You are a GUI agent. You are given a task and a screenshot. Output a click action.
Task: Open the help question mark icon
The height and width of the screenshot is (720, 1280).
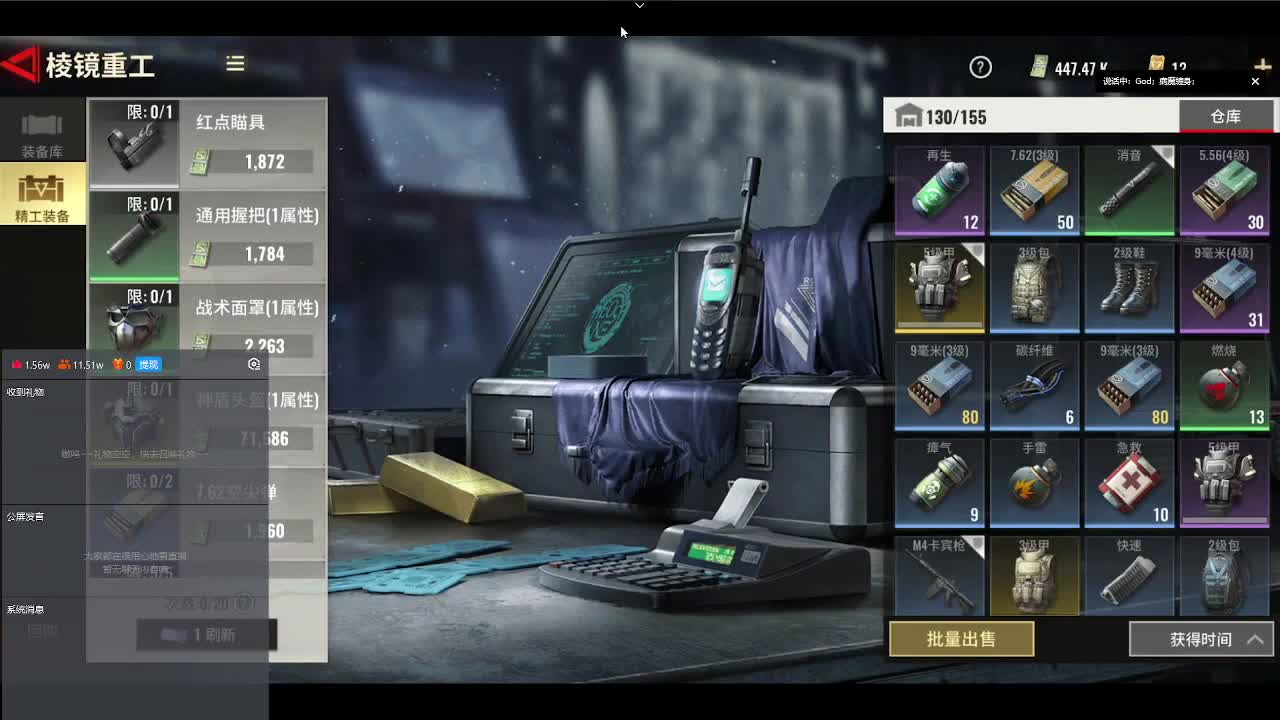981,67
